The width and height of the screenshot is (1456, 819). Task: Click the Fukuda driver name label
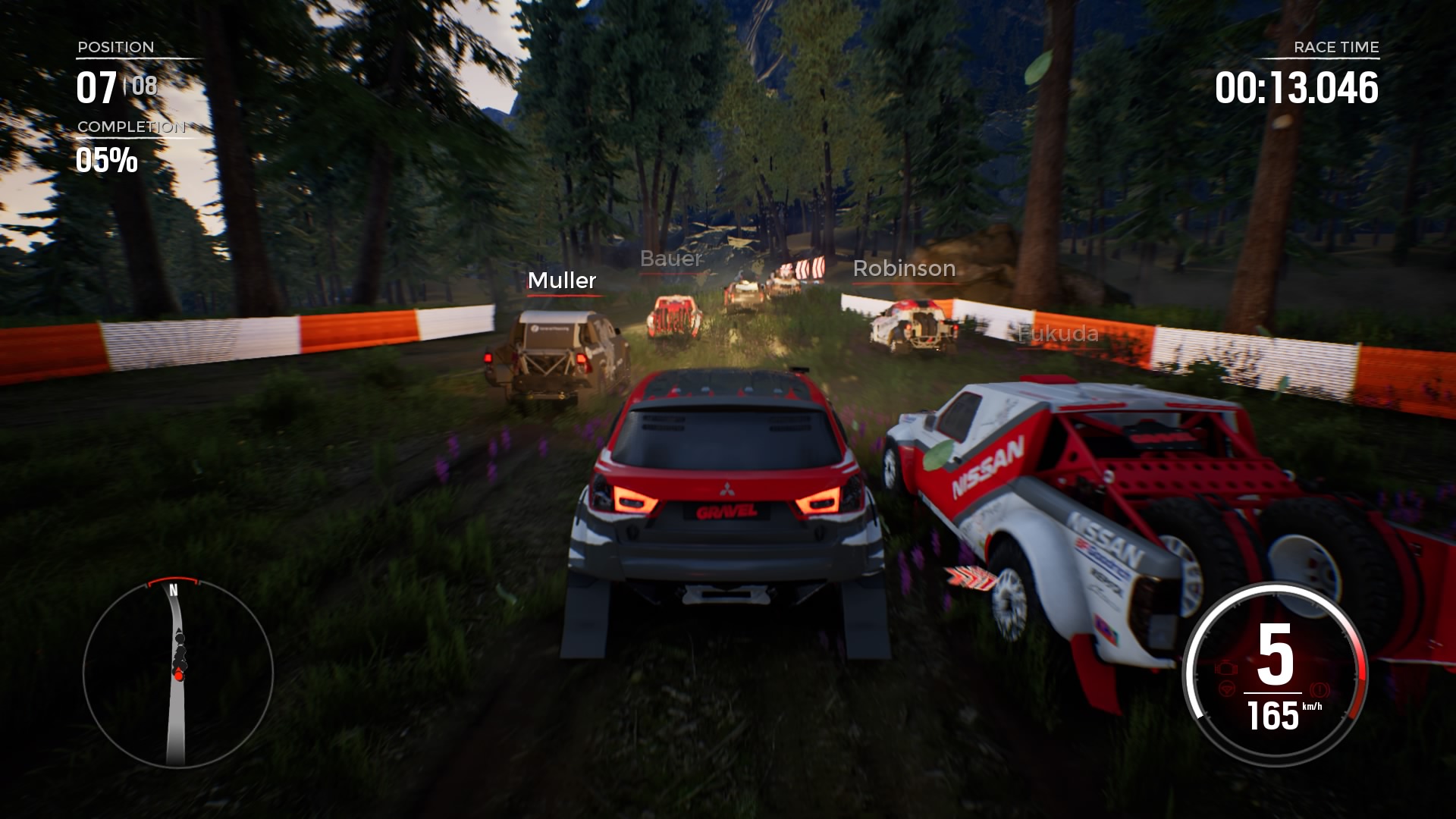tap(1058, 334)
